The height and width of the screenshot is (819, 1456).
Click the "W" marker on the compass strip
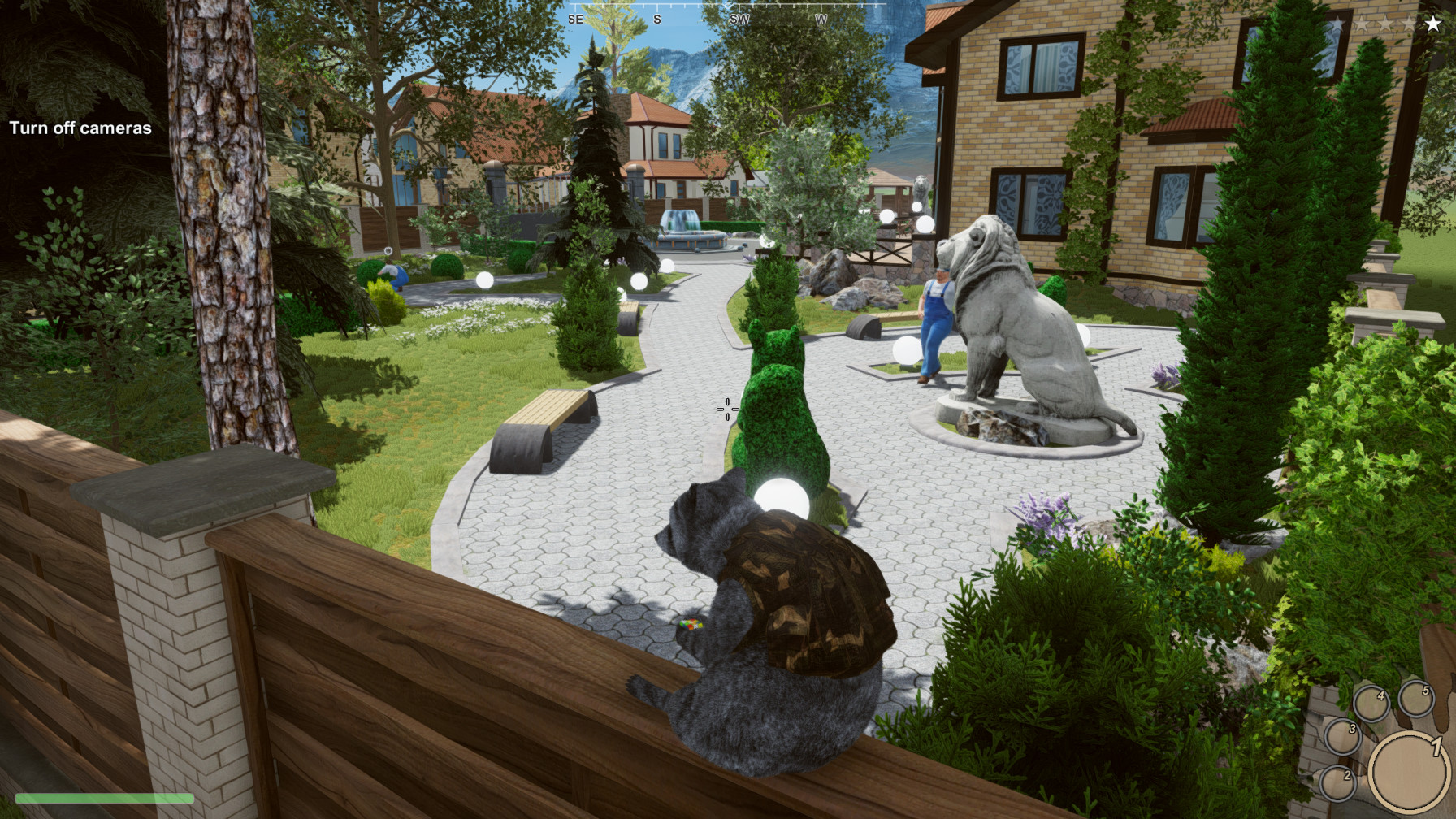point(821,19)
